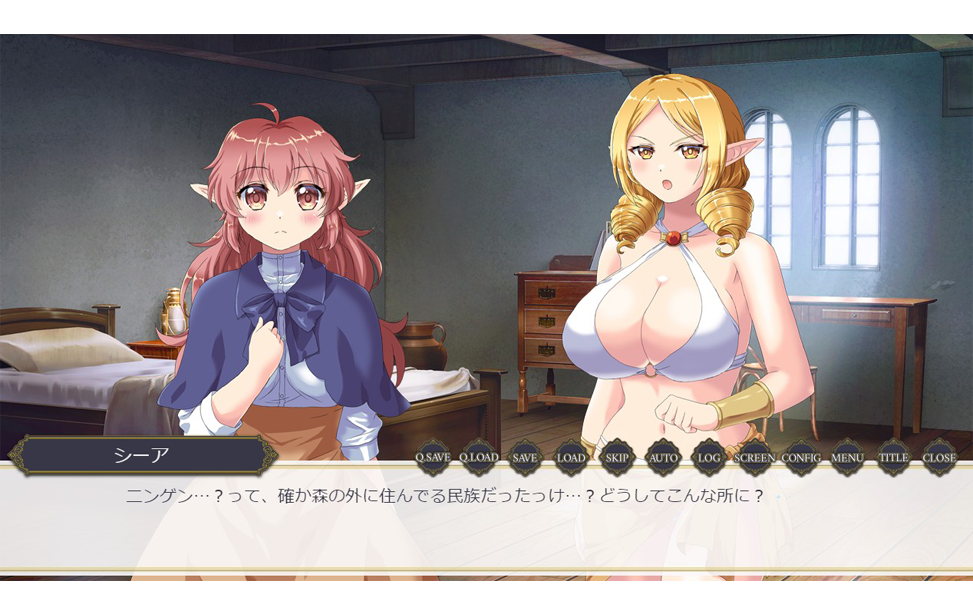
Task: Return to the TITLE screen
Action: 893,458
